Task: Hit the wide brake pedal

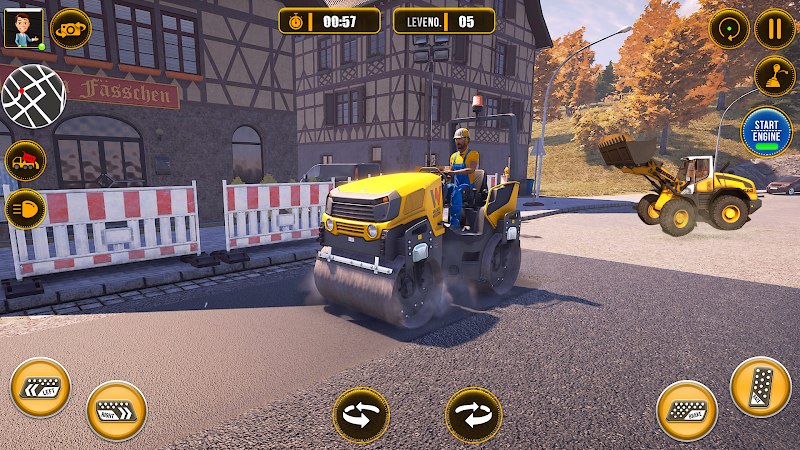Action: [687, 410]
